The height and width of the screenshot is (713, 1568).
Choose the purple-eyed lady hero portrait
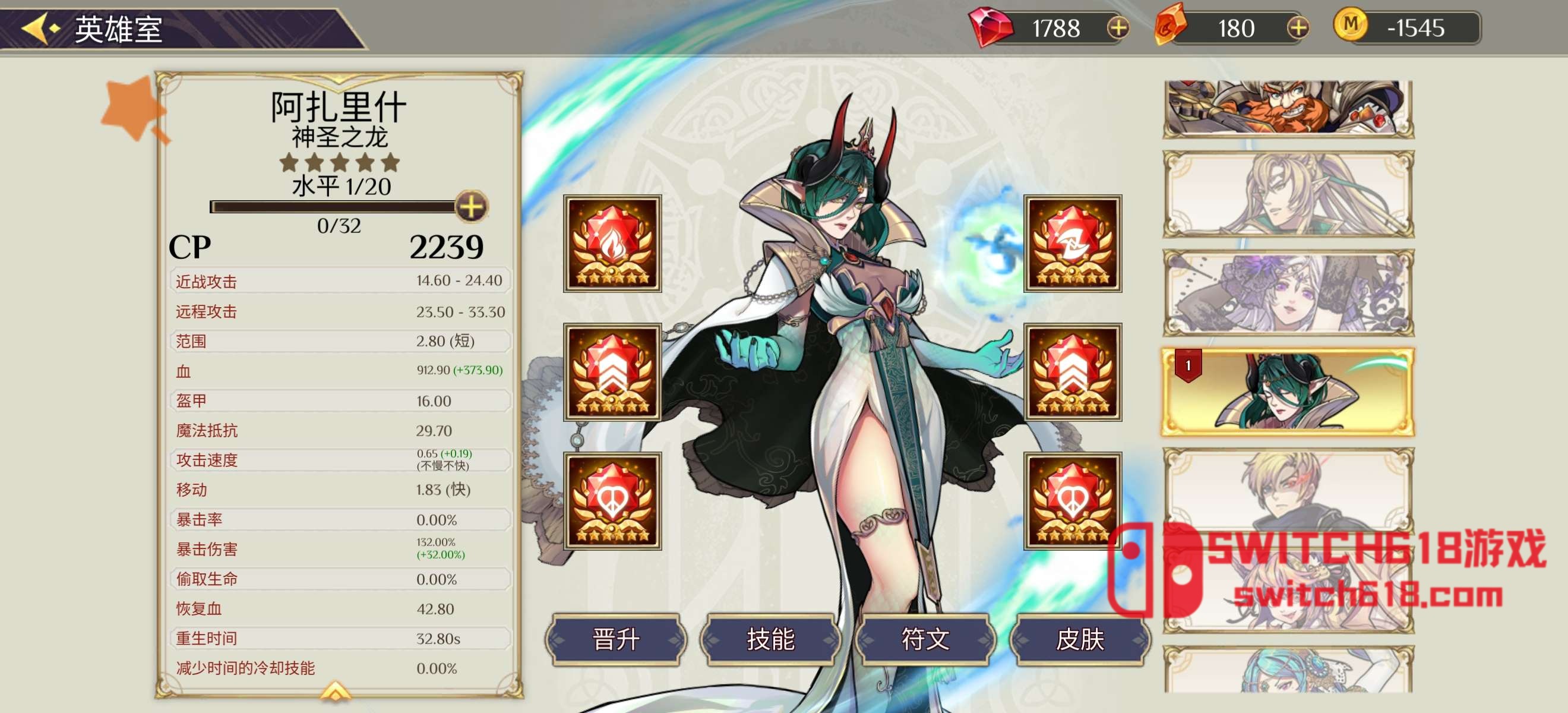coord(1288,293)
